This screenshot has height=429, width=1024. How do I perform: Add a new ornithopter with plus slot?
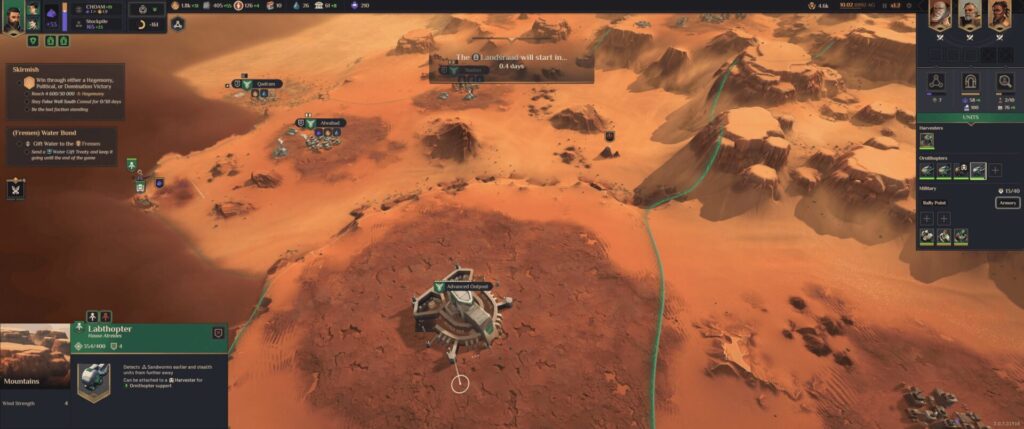[x=996, y=171]
